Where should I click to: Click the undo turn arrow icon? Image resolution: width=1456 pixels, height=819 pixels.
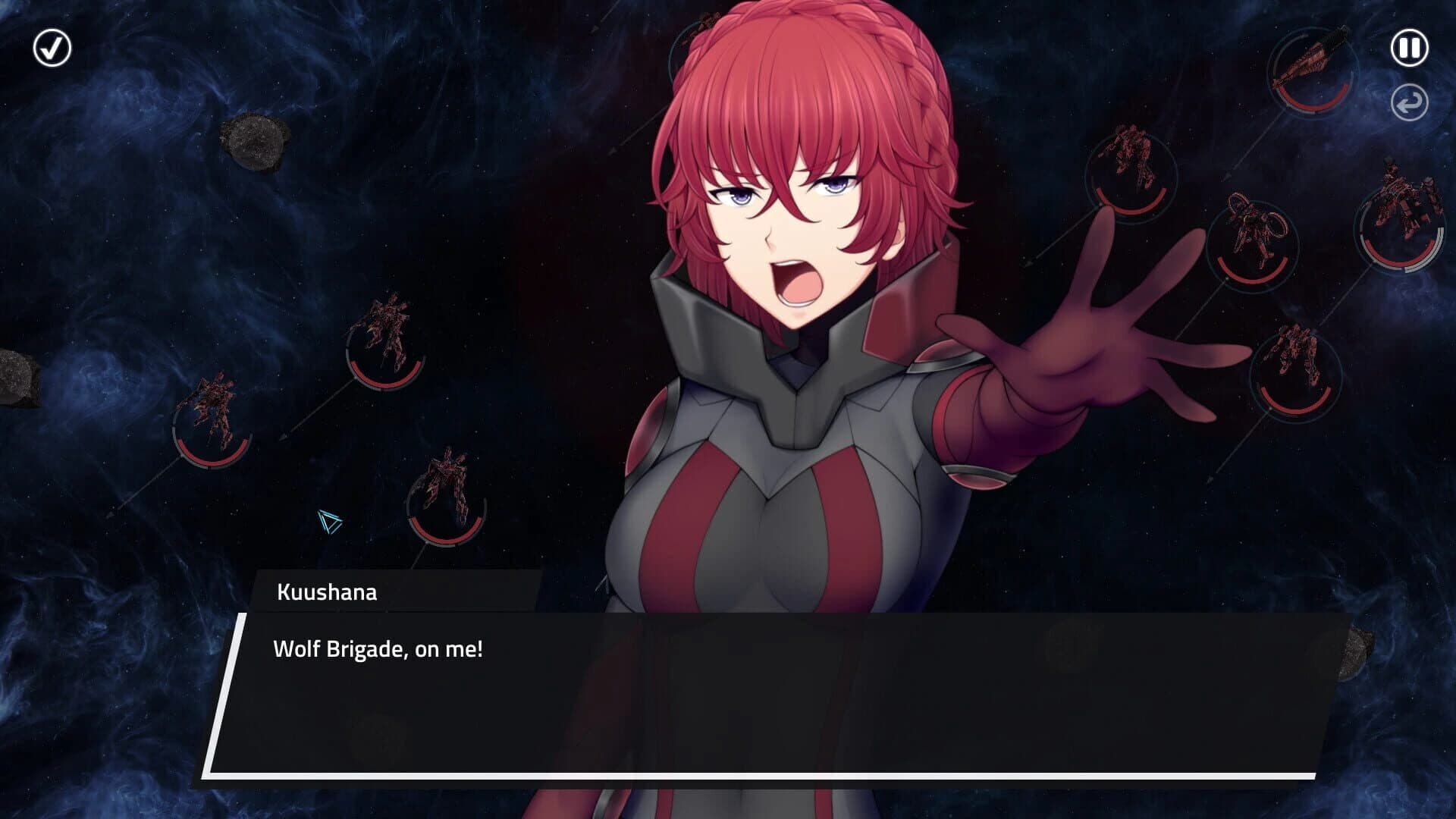[1409, 102]
